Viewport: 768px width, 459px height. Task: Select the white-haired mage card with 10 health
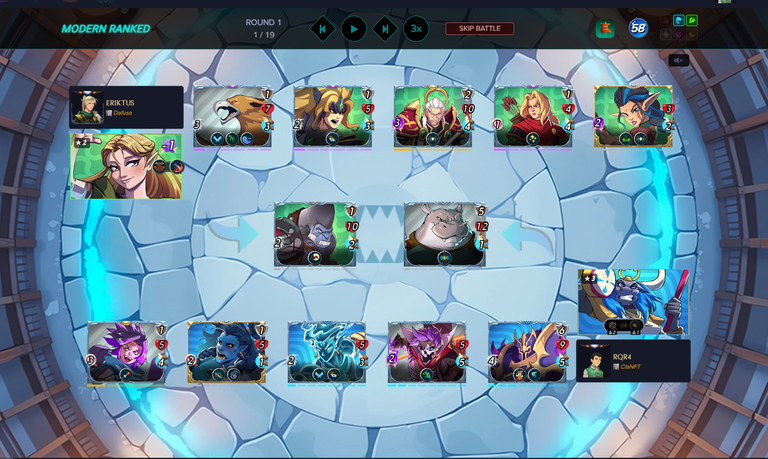433,117
